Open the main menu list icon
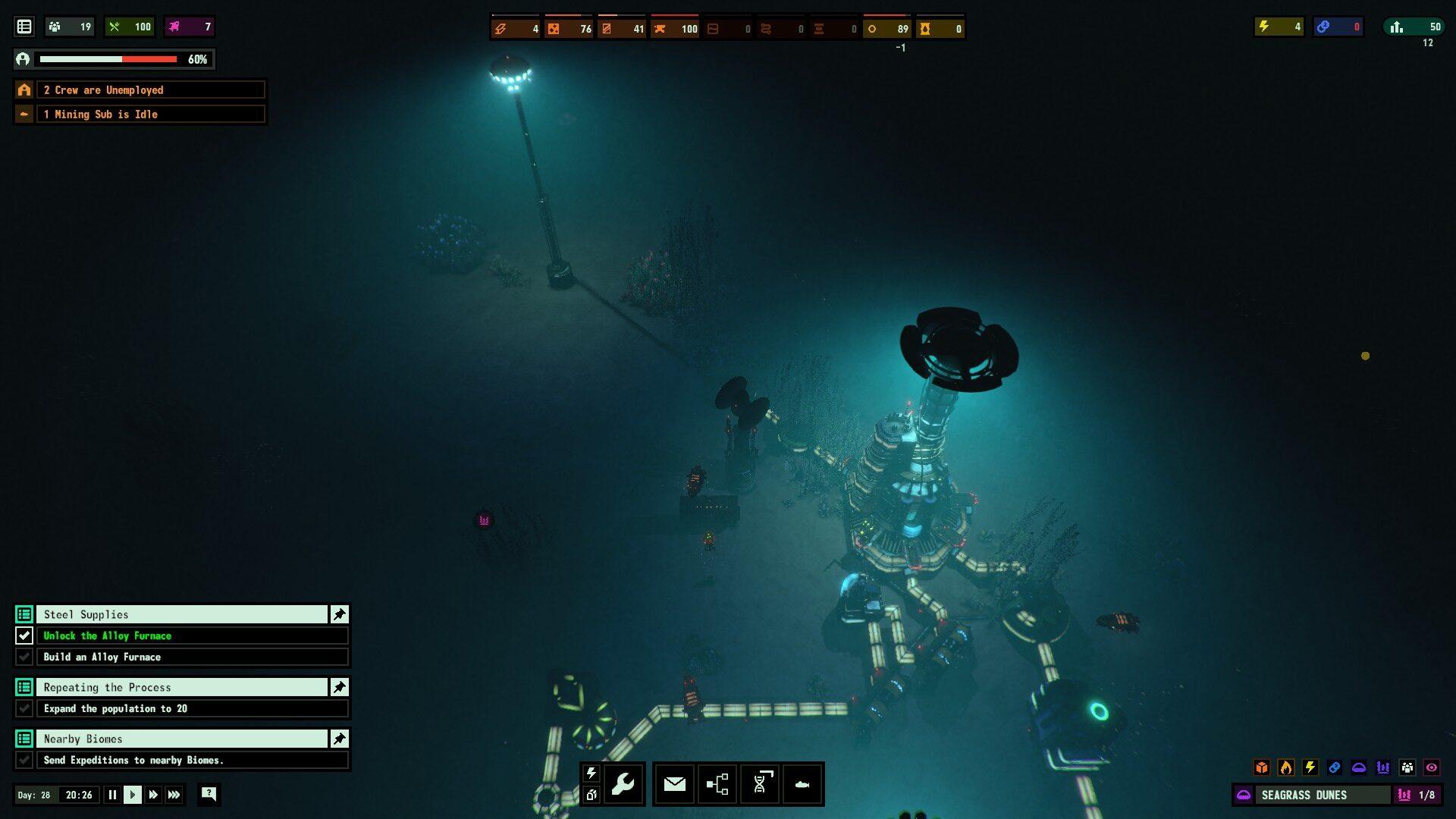Screen dimensions: 1456x819 click(x=24, y=27)
